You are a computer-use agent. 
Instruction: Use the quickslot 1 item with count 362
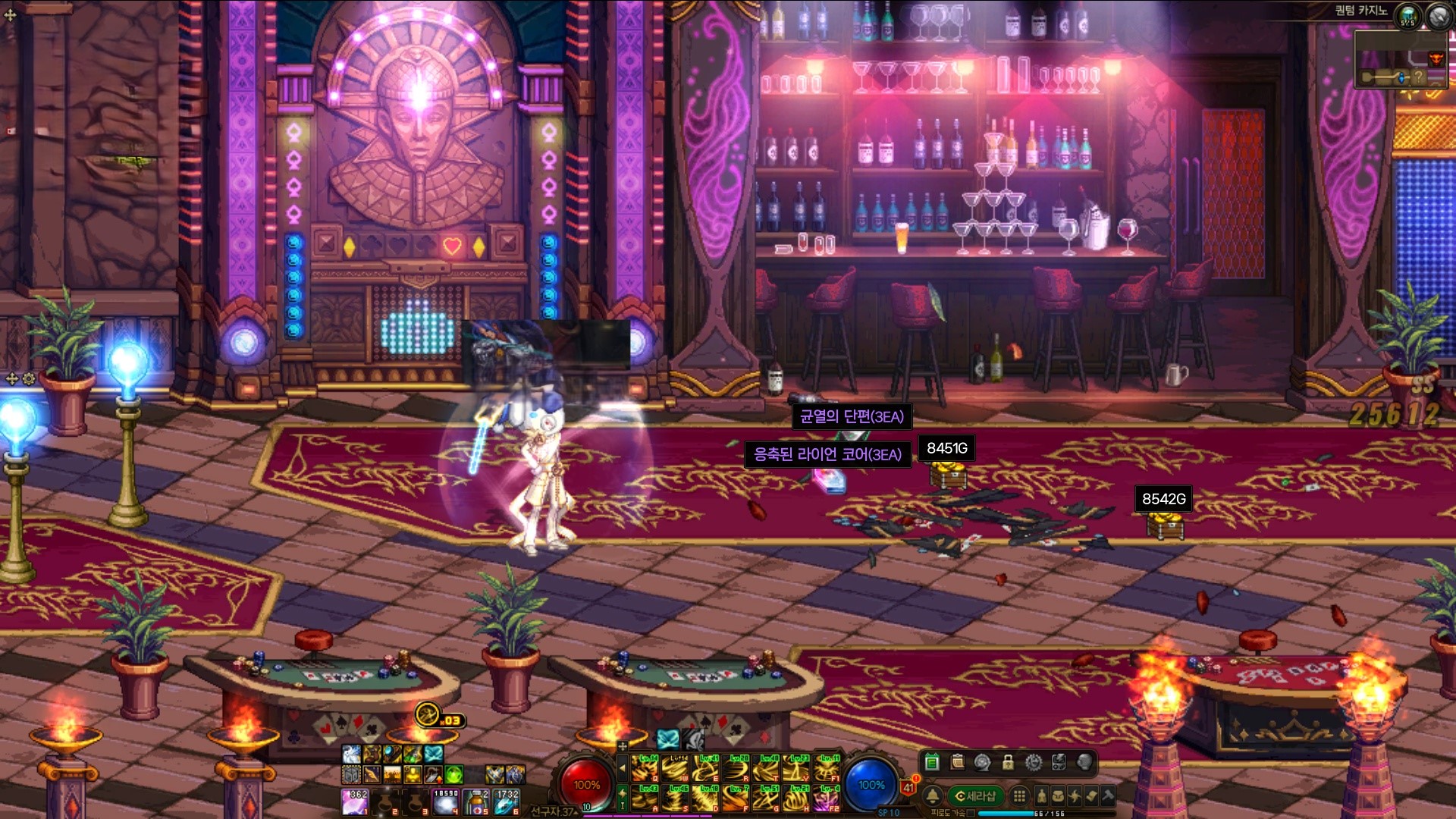click(354, 802)
